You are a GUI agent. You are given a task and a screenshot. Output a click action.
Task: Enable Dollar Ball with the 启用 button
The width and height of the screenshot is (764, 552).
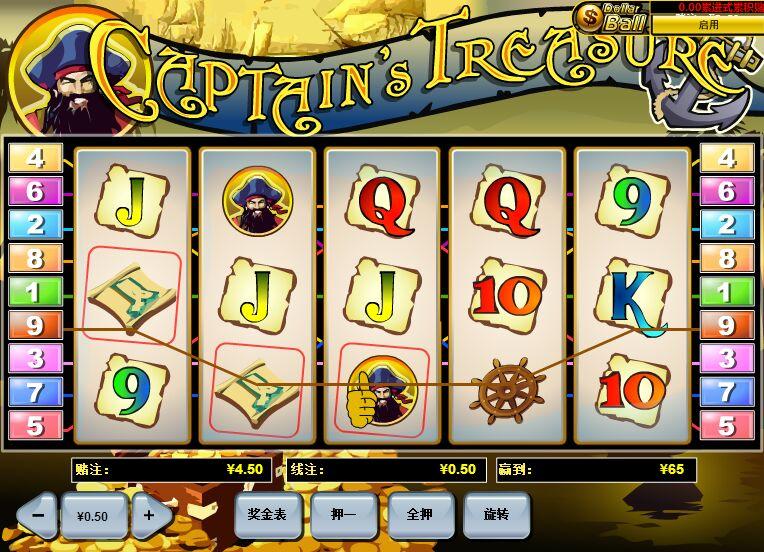pyautogui.click(x=707, y=24)
